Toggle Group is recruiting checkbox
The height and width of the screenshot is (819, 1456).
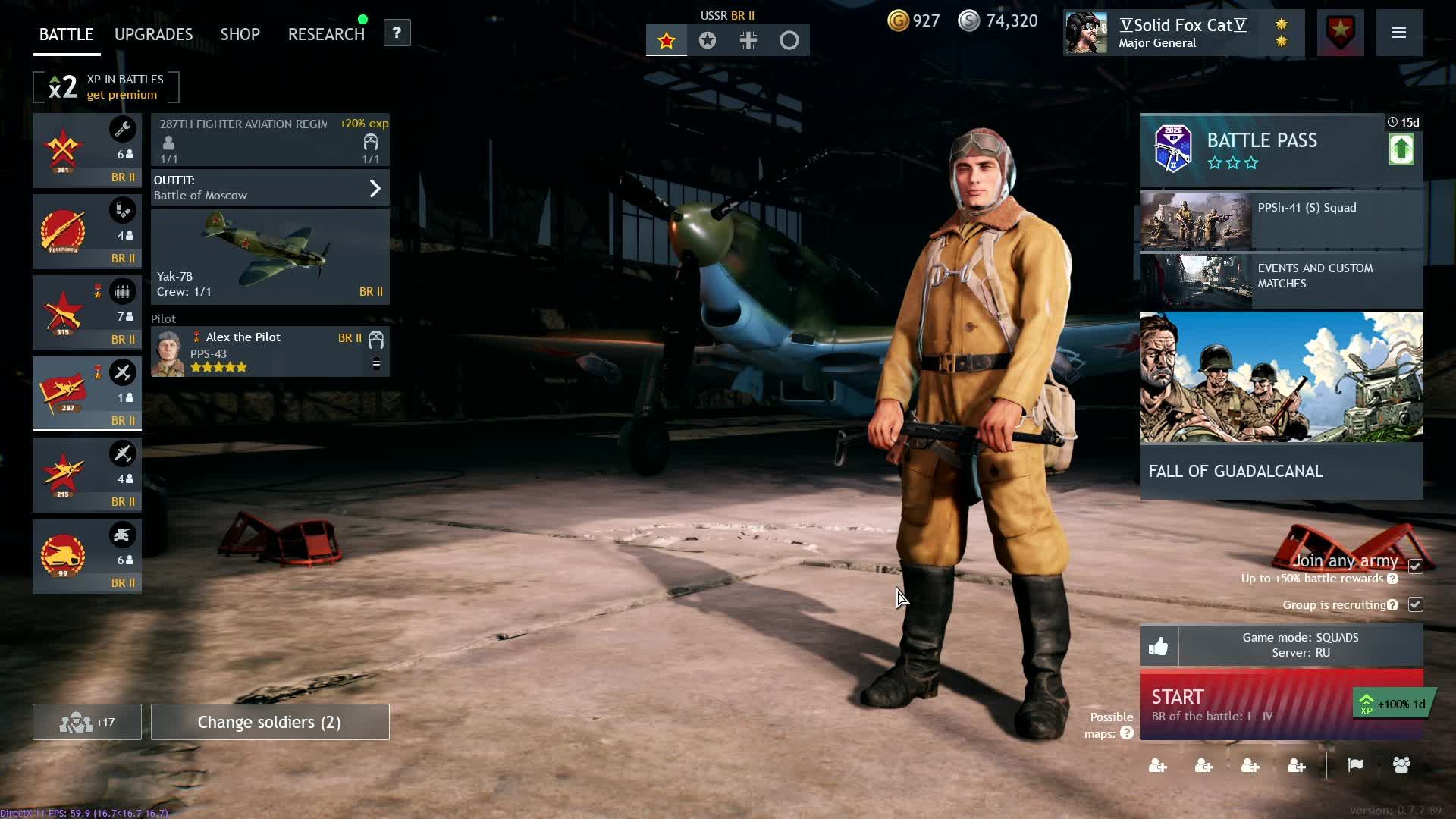click(1415, 604)
